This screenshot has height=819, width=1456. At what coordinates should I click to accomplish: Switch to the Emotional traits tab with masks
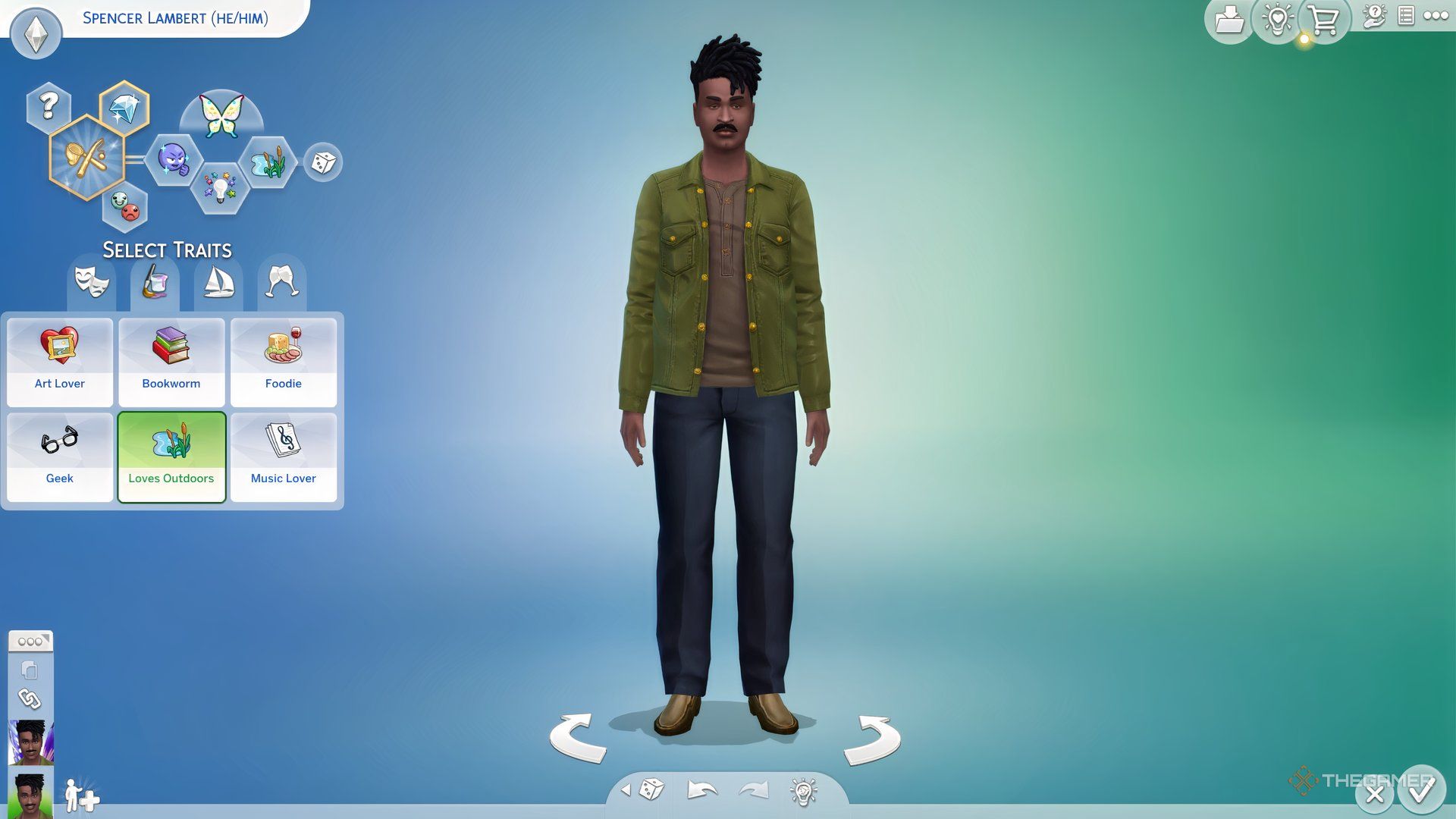pos(91,283)
